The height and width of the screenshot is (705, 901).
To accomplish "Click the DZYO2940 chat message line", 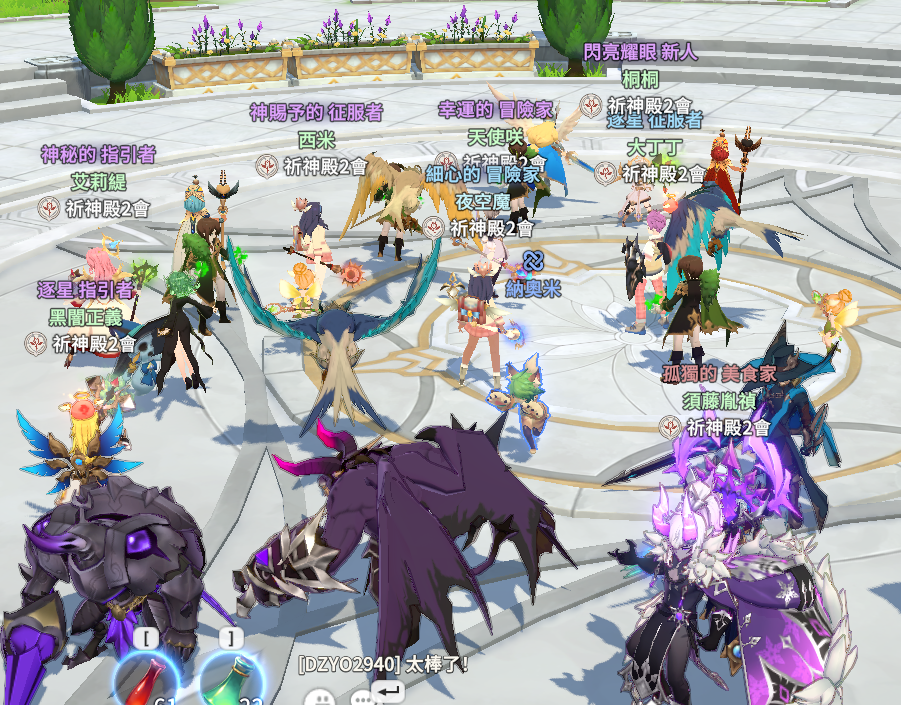I will pyautogui.click(x=383, y=663).
